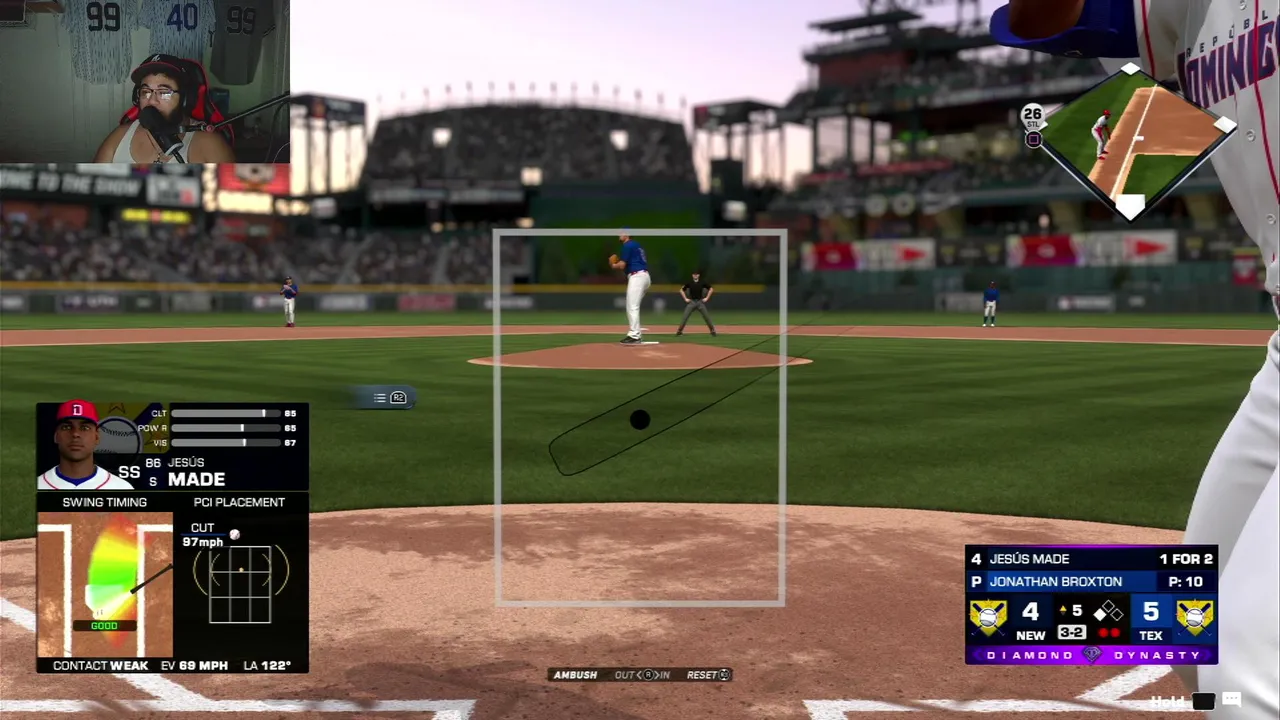Click the baserunner diamond field minimap
Image resolution: width=1280 pixels, height=720 pixels.
click(1130, 140)
